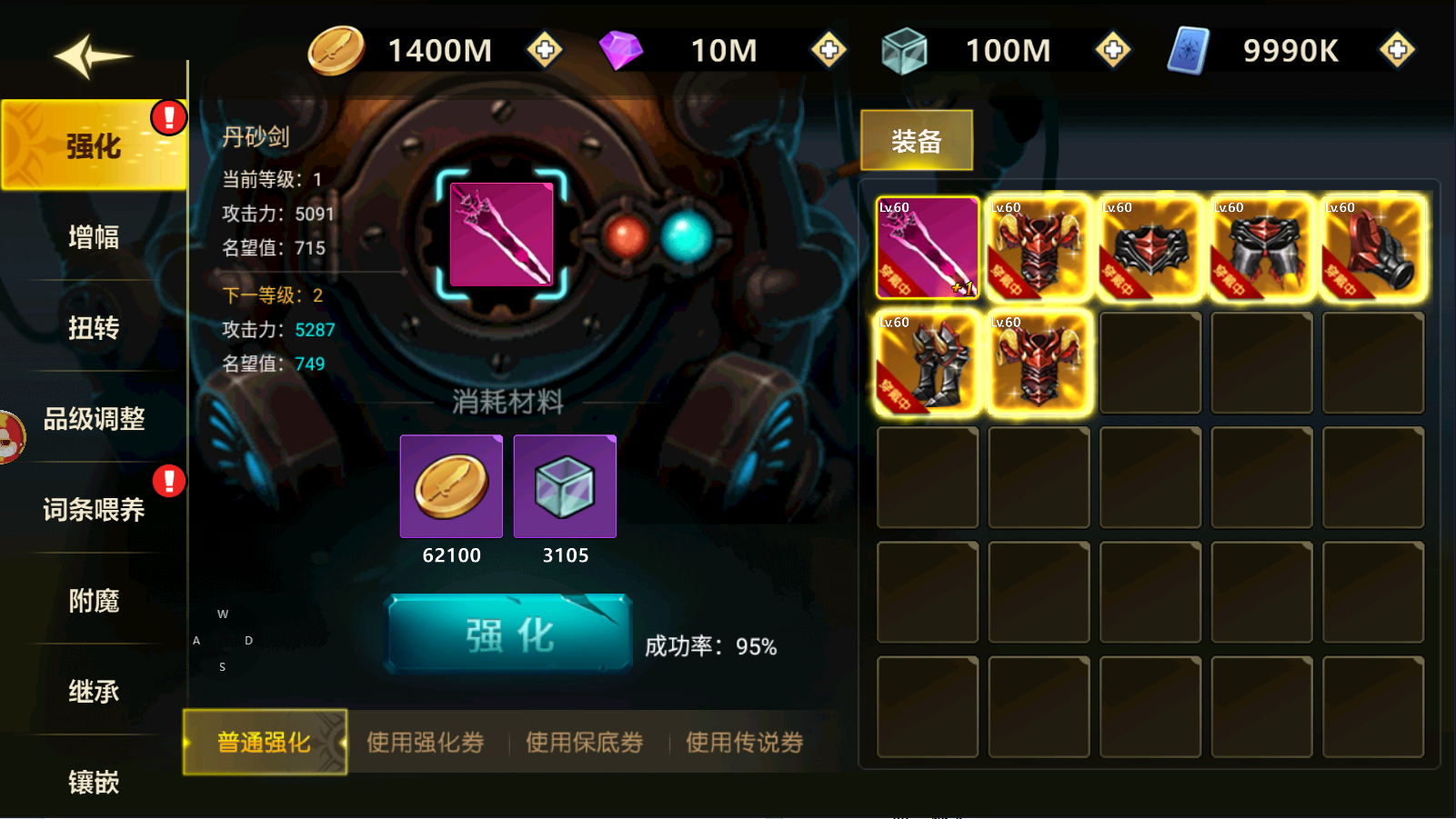Click the teal orb beside the weapon slot
This screenshot has width=1456, height=819.
683,235
